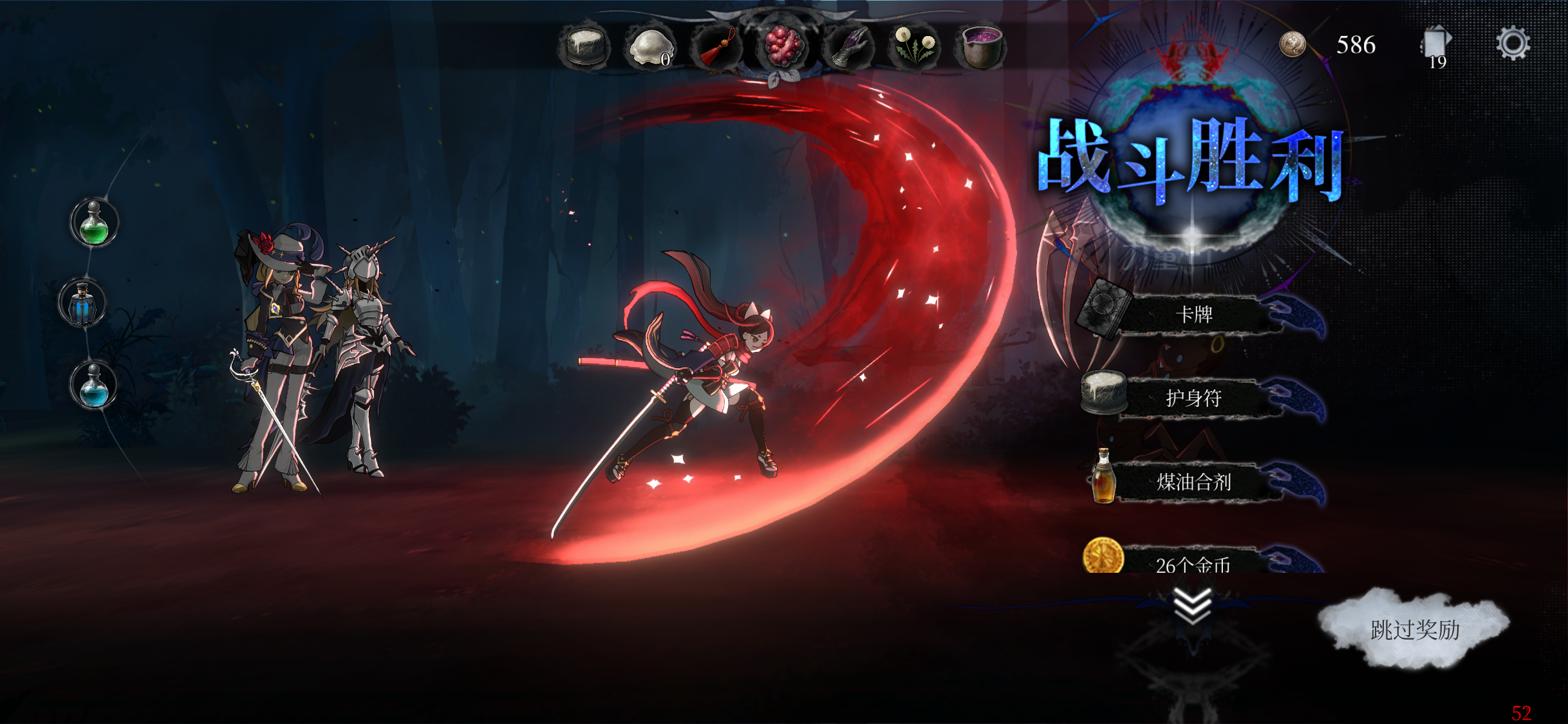Select the green potion flask
The width and height of the screenshot is (1568, 724).
94,223
